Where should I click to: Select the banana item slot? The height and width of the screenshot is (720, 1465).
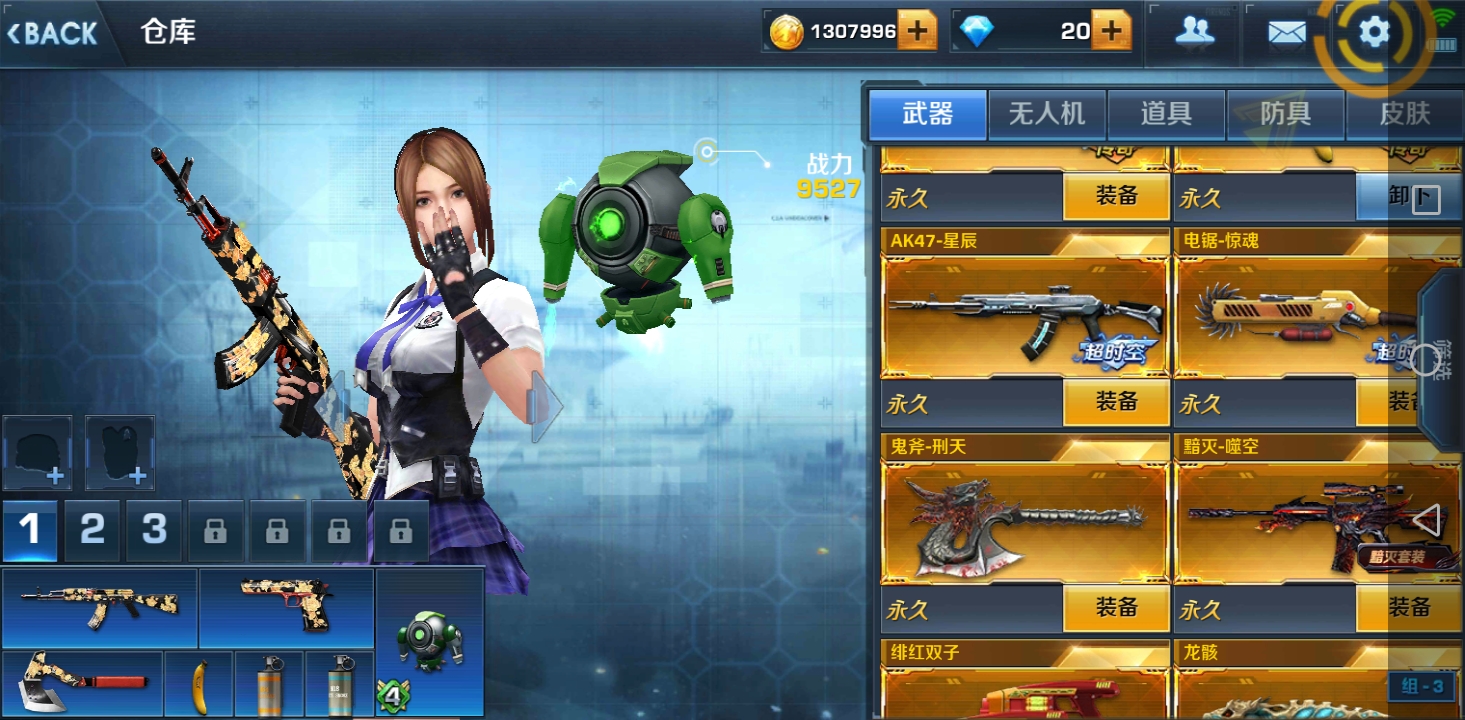tap(198, 684)
